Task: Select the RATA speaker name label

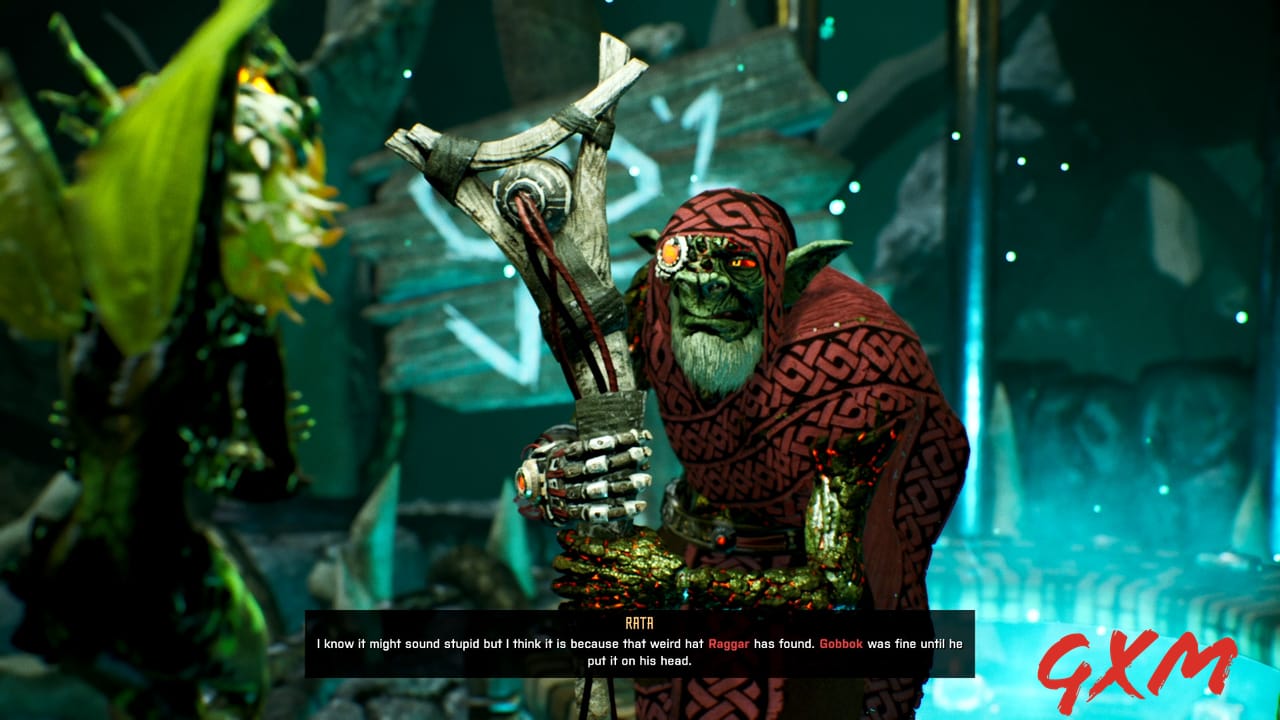Action: tap(640, 620)
